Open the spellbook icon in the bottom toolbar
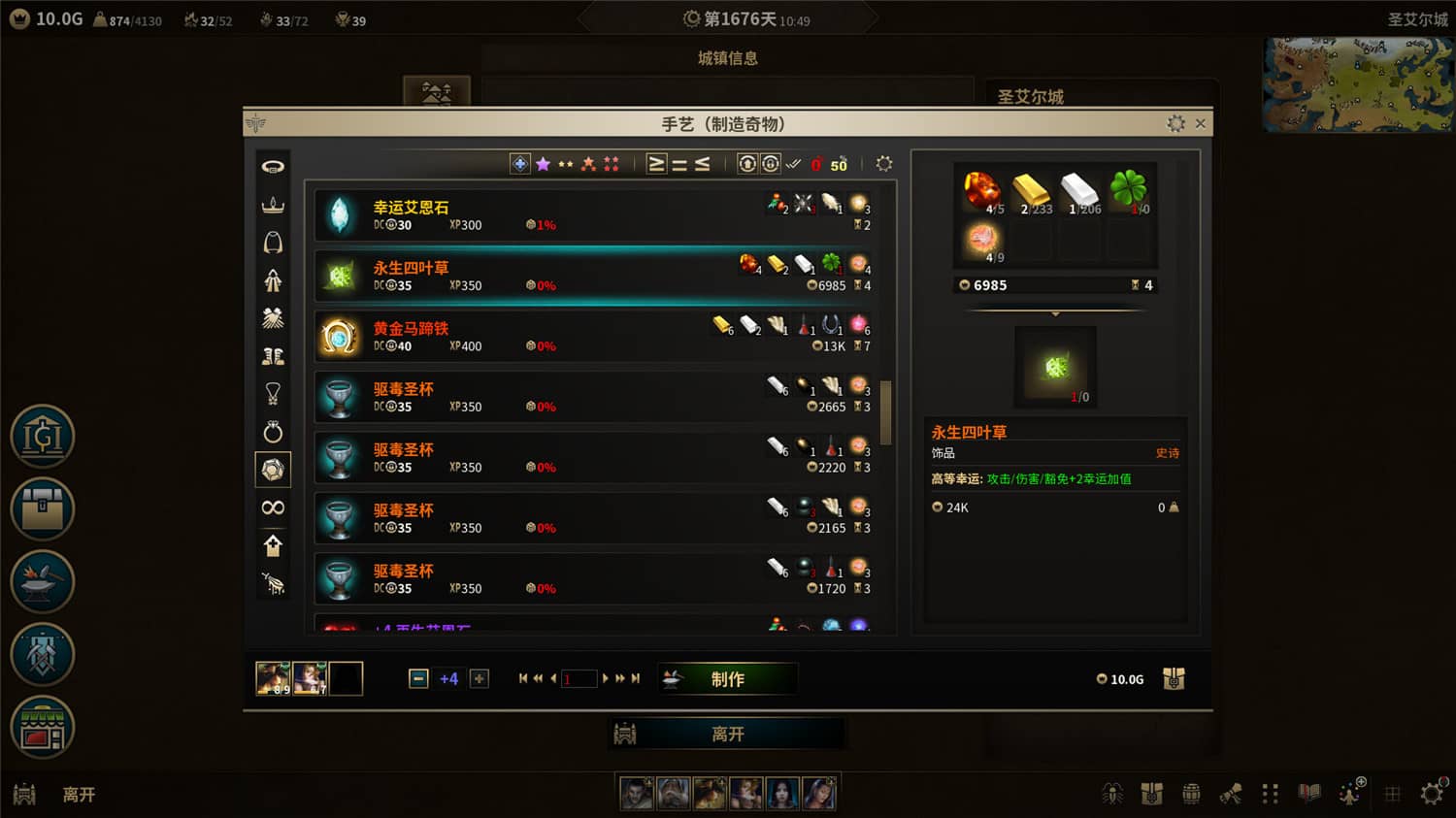Image resolution: width=1456 pixels, height=818 pixels. tap(1307, 794)
